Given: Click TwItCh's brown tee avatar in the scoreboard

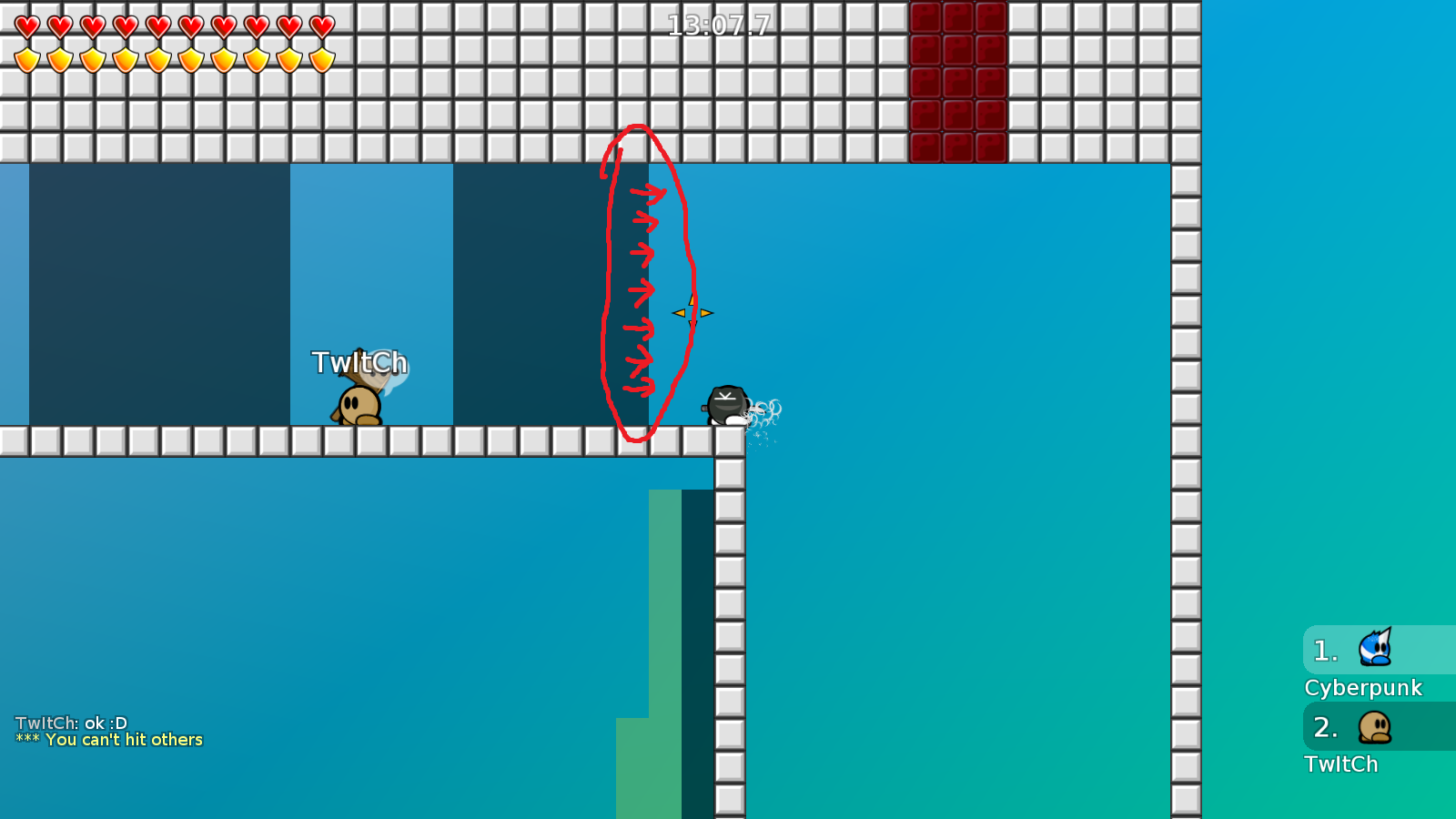Looking at the screenshot, I should [1374, 728].
